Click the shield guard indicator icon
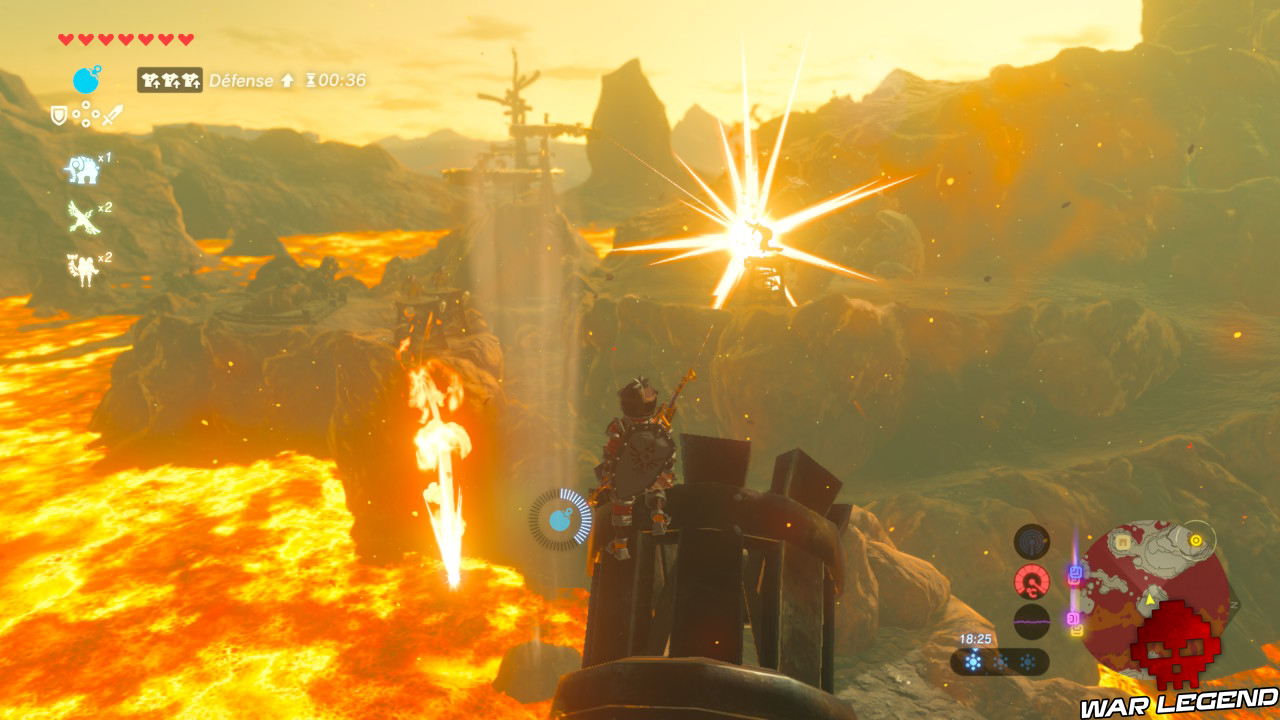Image resolution: width=1280 pixels, height=720 pixels. (x=60, y=115)
